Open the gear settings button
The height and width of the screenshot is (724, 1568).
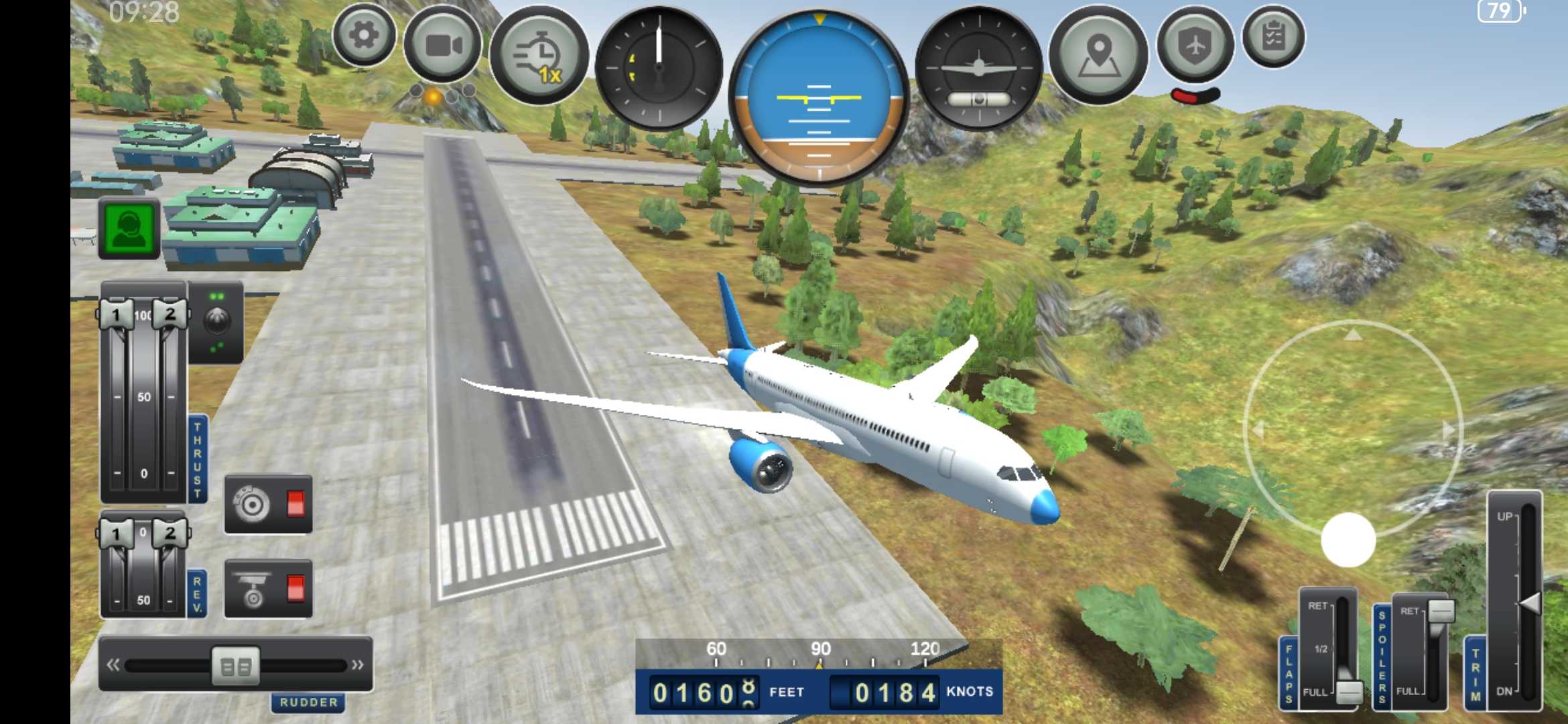coord(364,36)
